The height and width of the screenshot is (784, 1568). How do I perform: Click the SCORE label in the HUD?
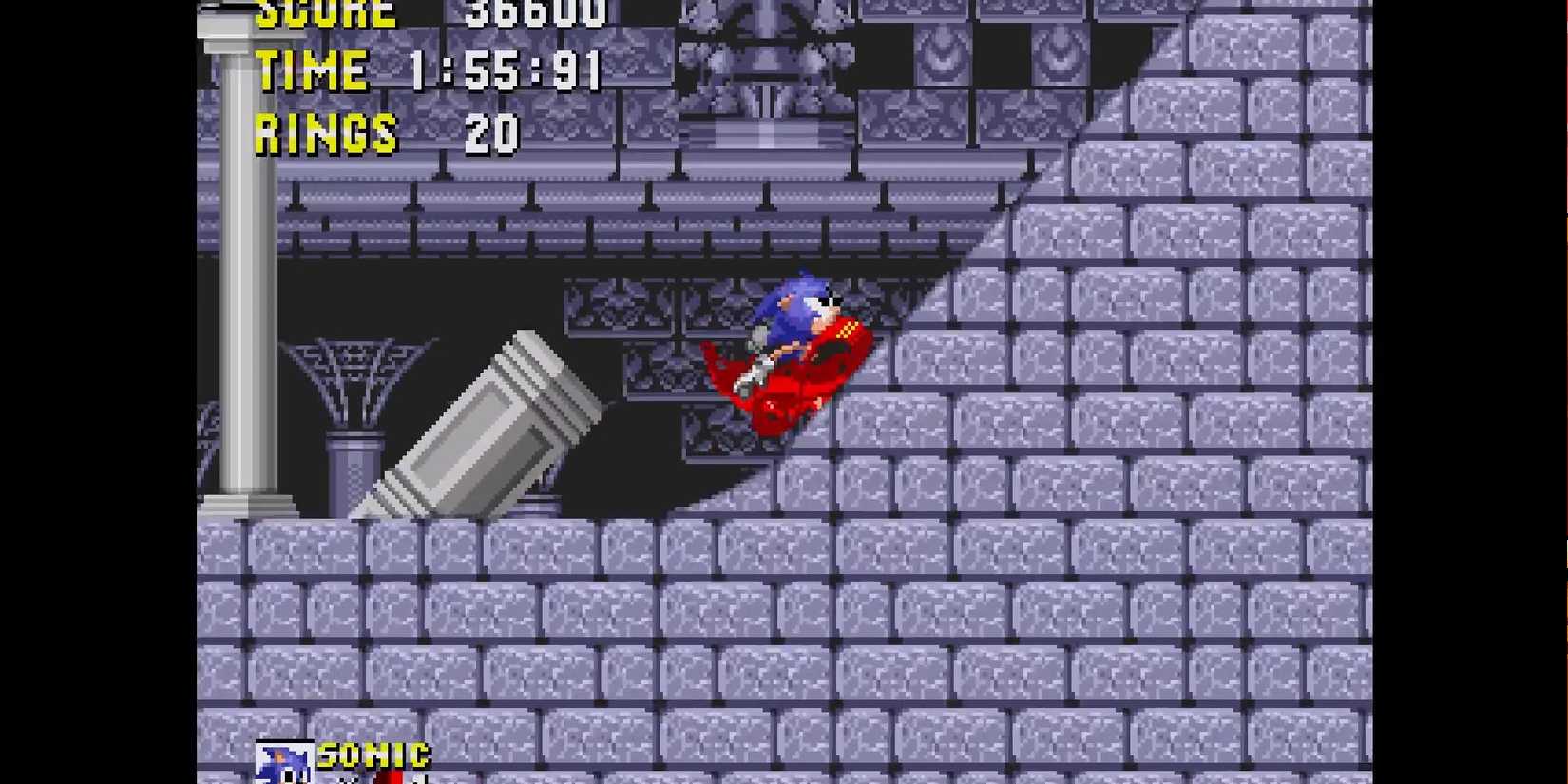pyautogui.click(x=328, y=13)
